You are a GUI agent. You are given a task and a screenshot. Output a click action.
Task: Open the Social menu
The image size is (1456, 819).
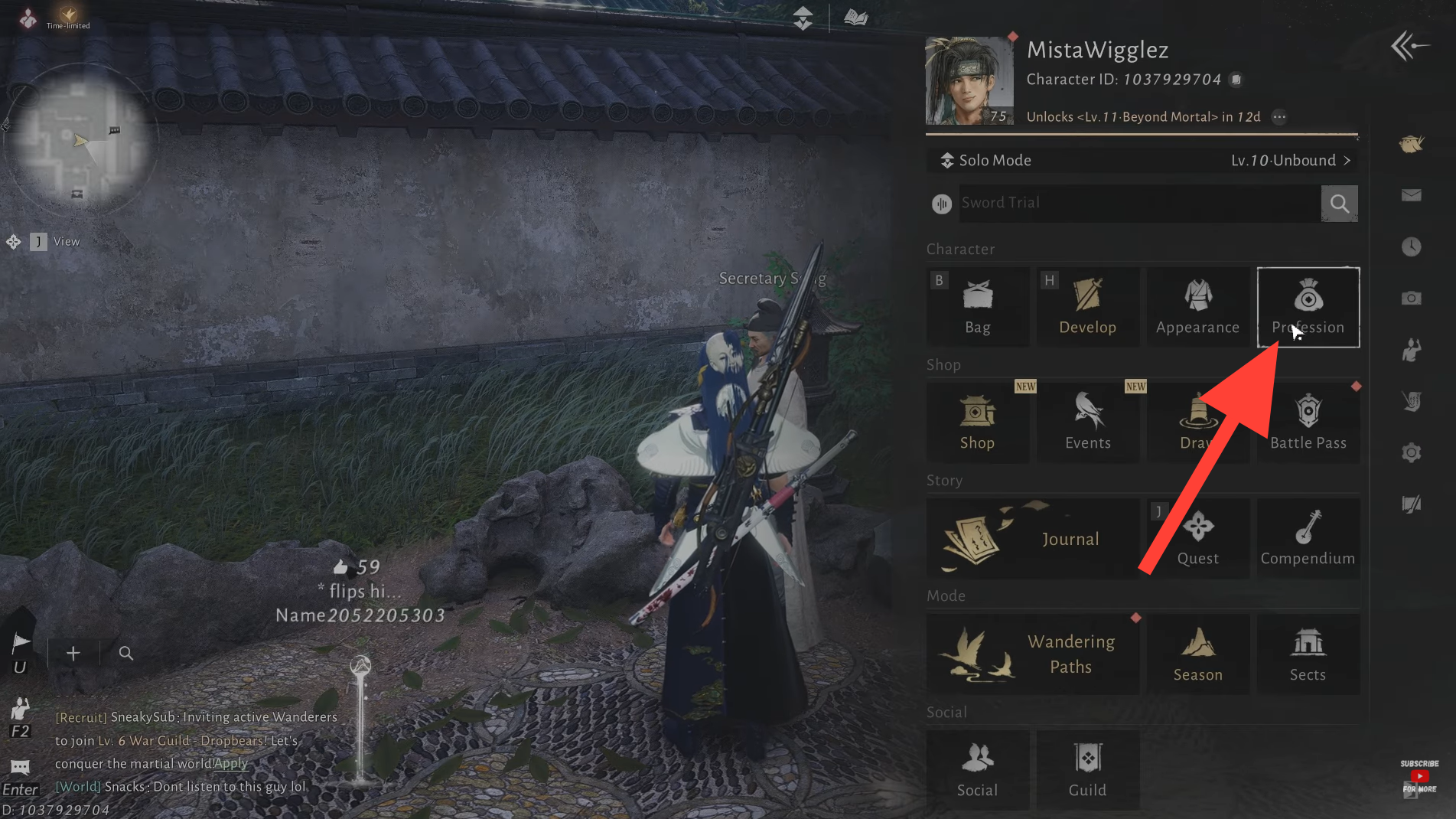tap(977, 769)
